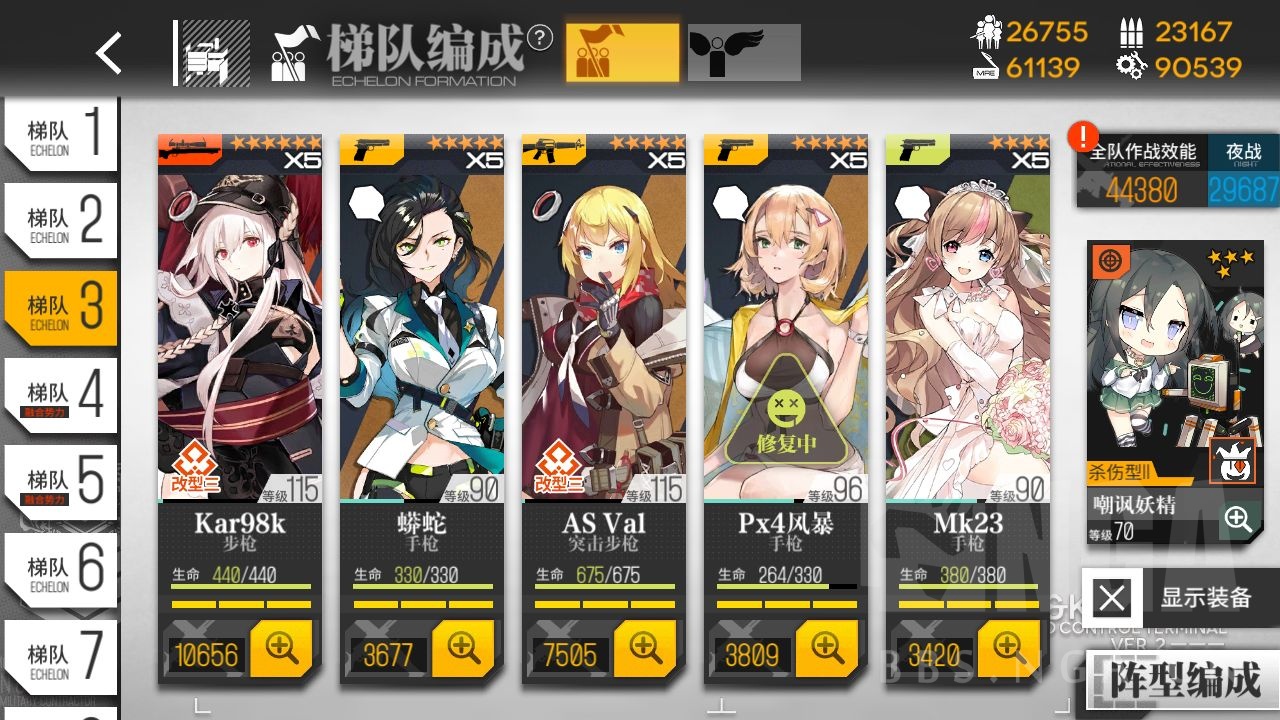
Task: Open Echelon 5 tab
Action: click(x=60, y=483)
